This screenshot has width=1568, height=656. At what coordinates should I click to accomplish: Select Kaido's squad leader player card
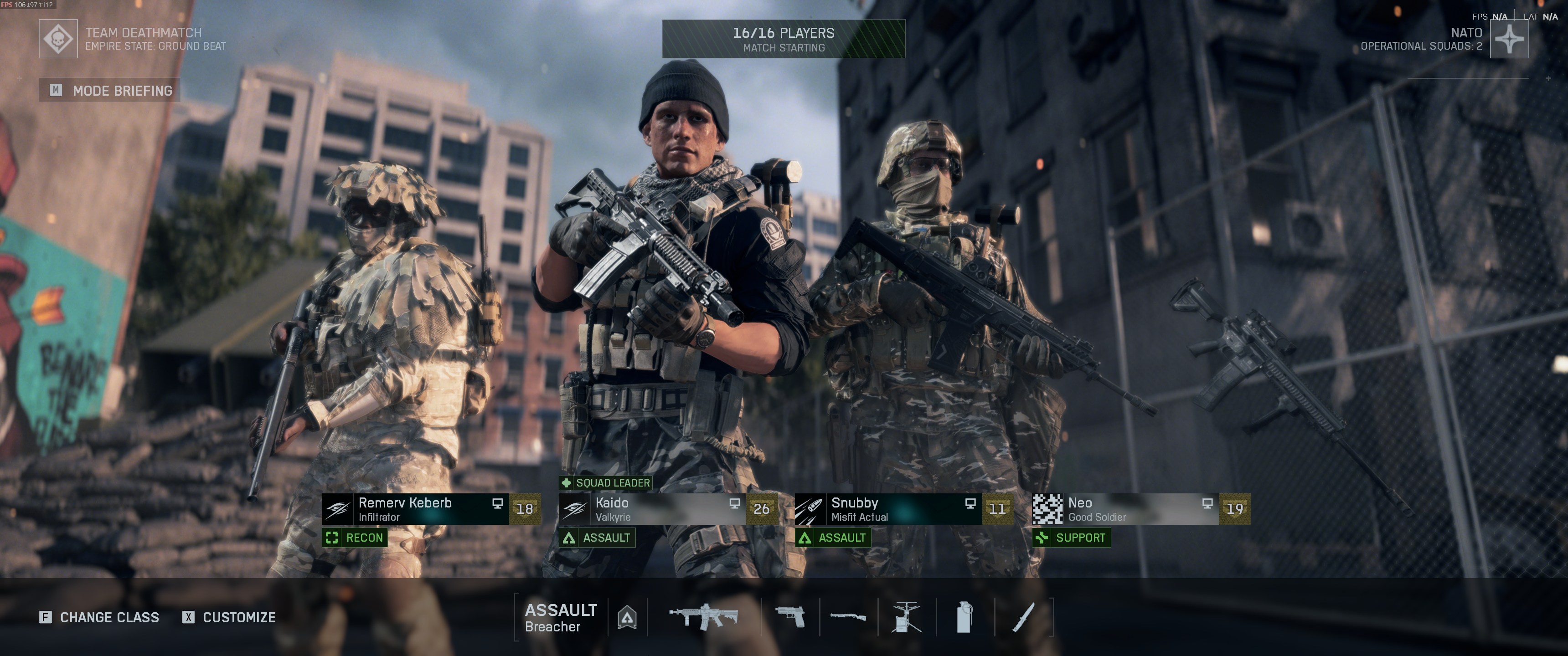667,509
